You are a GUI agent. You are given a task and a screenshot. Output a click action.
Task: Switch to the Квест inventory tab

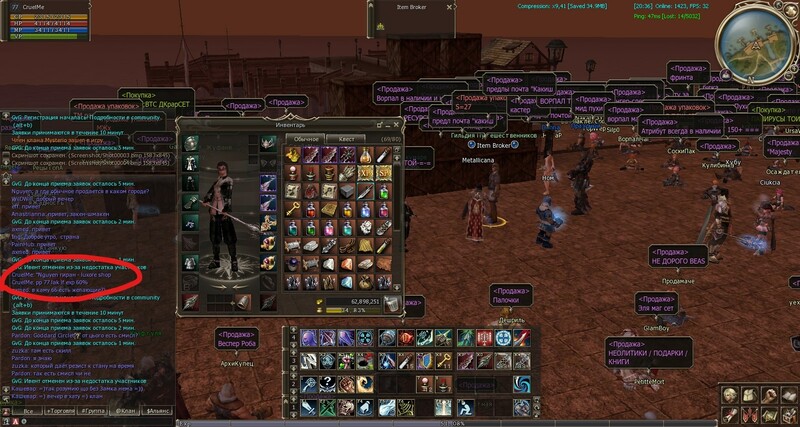click(347, 138)
